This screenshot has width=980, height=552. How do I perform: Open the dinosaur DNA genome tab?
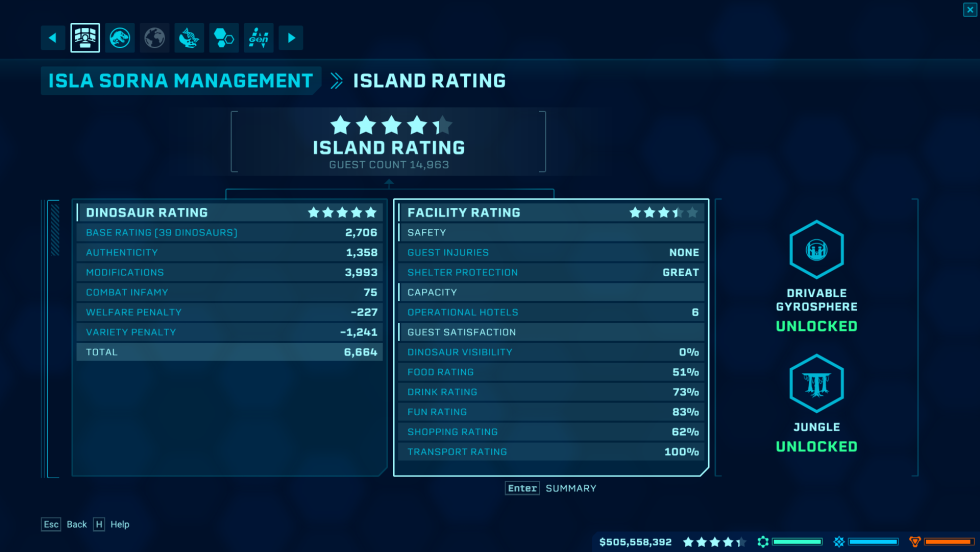click(x=189, y=38)
